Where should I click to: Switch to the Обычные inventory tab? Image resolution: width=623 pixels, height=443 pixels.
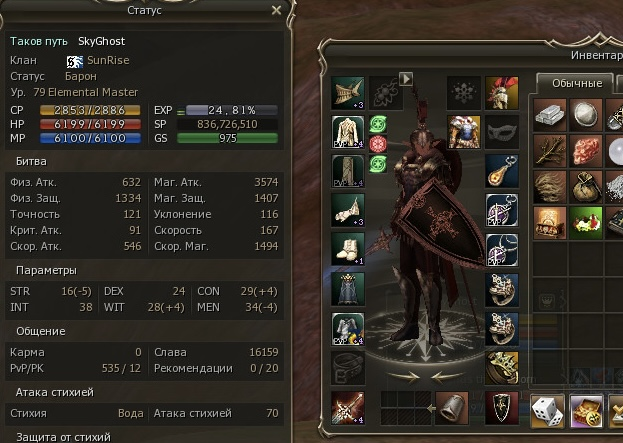click(575, 83)
